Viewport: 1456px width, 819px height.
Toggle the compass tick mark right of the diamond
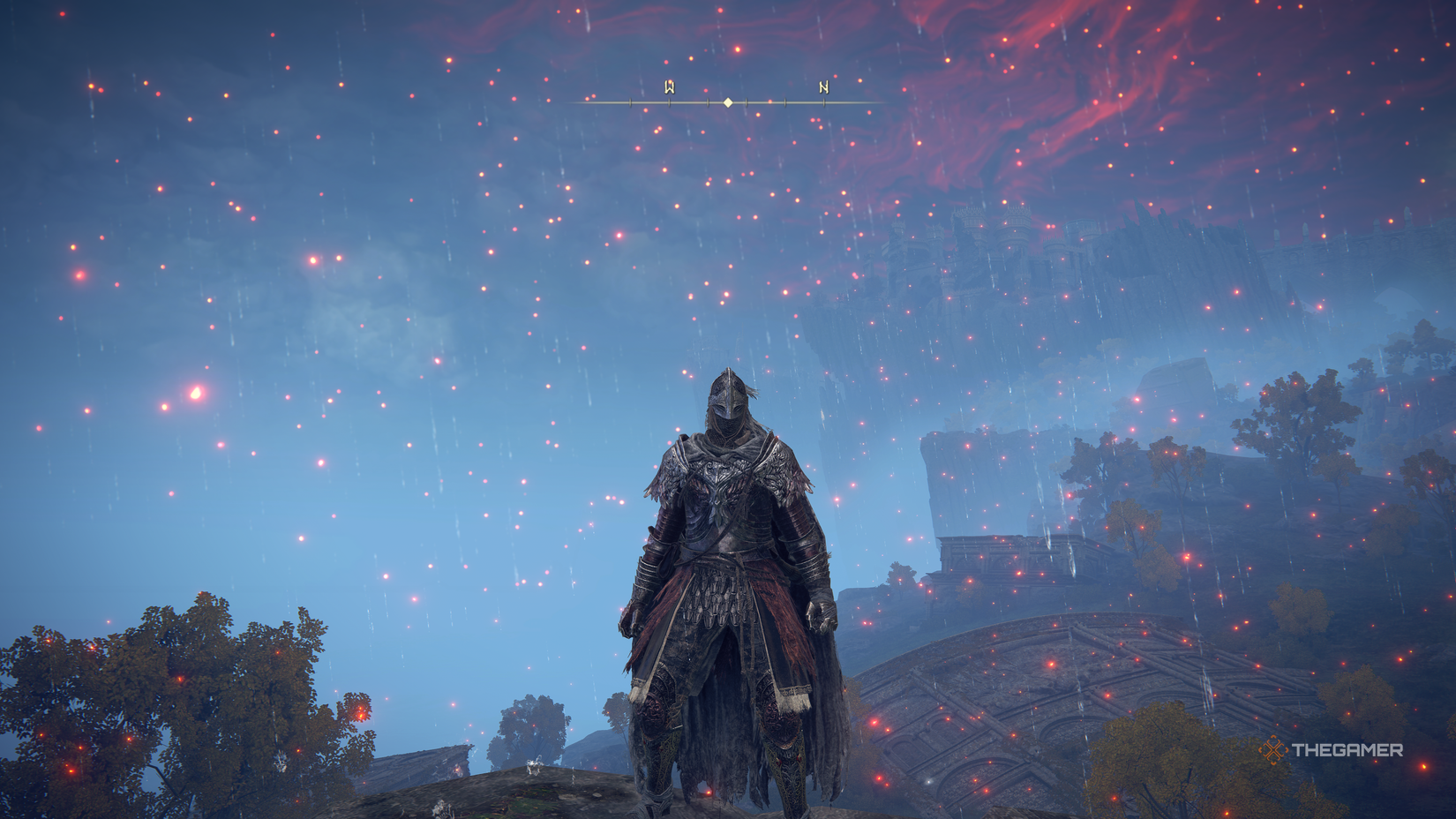[746, 101]
